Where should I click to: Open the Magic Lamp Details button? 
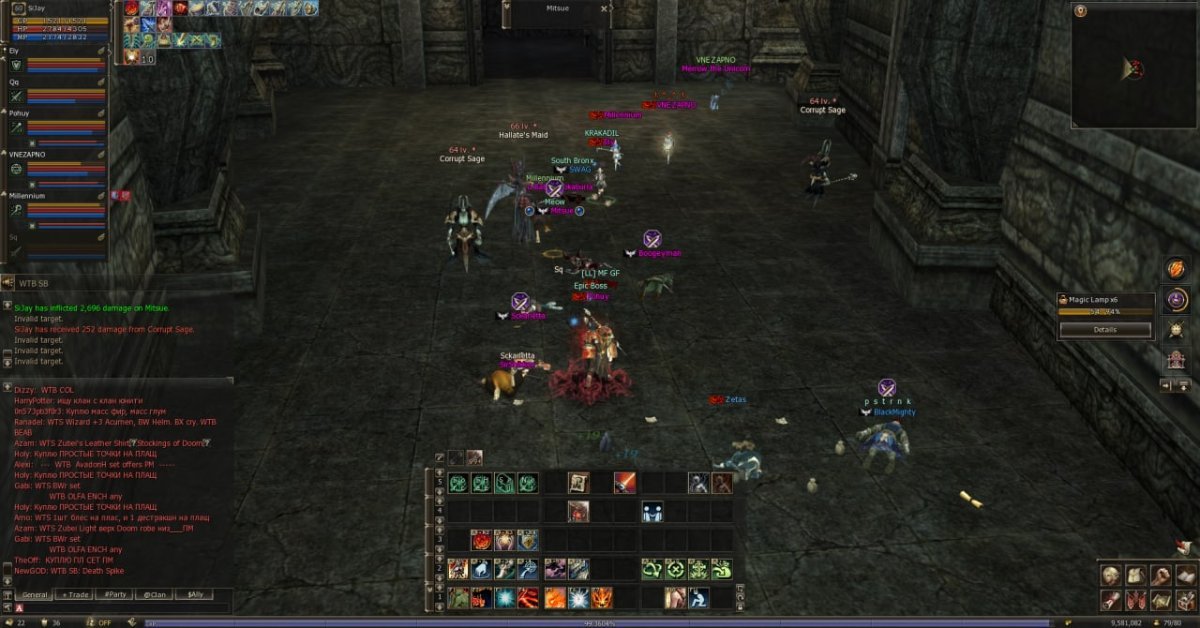pos(1105,329)
